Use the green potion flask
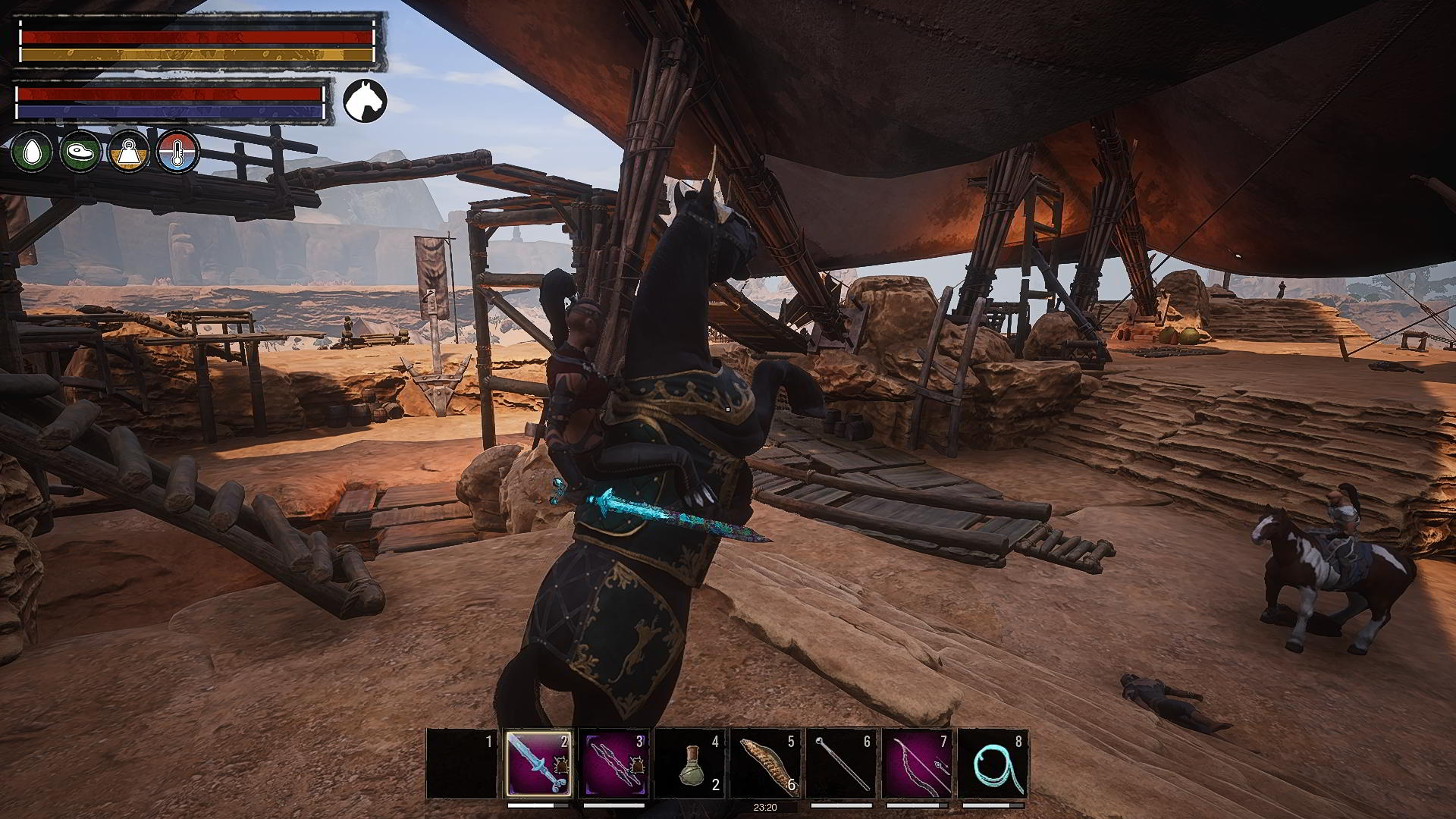The width and height of the screenshot is (1456, 819). click(x=689, y=764)
